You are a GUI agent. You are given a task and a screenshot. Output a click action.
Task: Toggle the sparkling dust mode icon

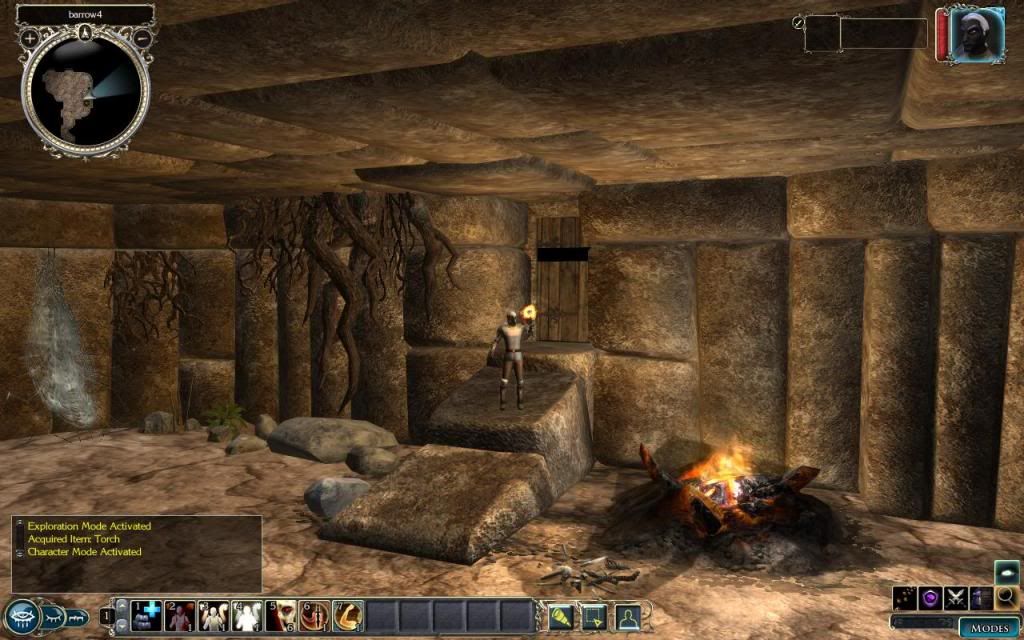[x=905, y=598]
